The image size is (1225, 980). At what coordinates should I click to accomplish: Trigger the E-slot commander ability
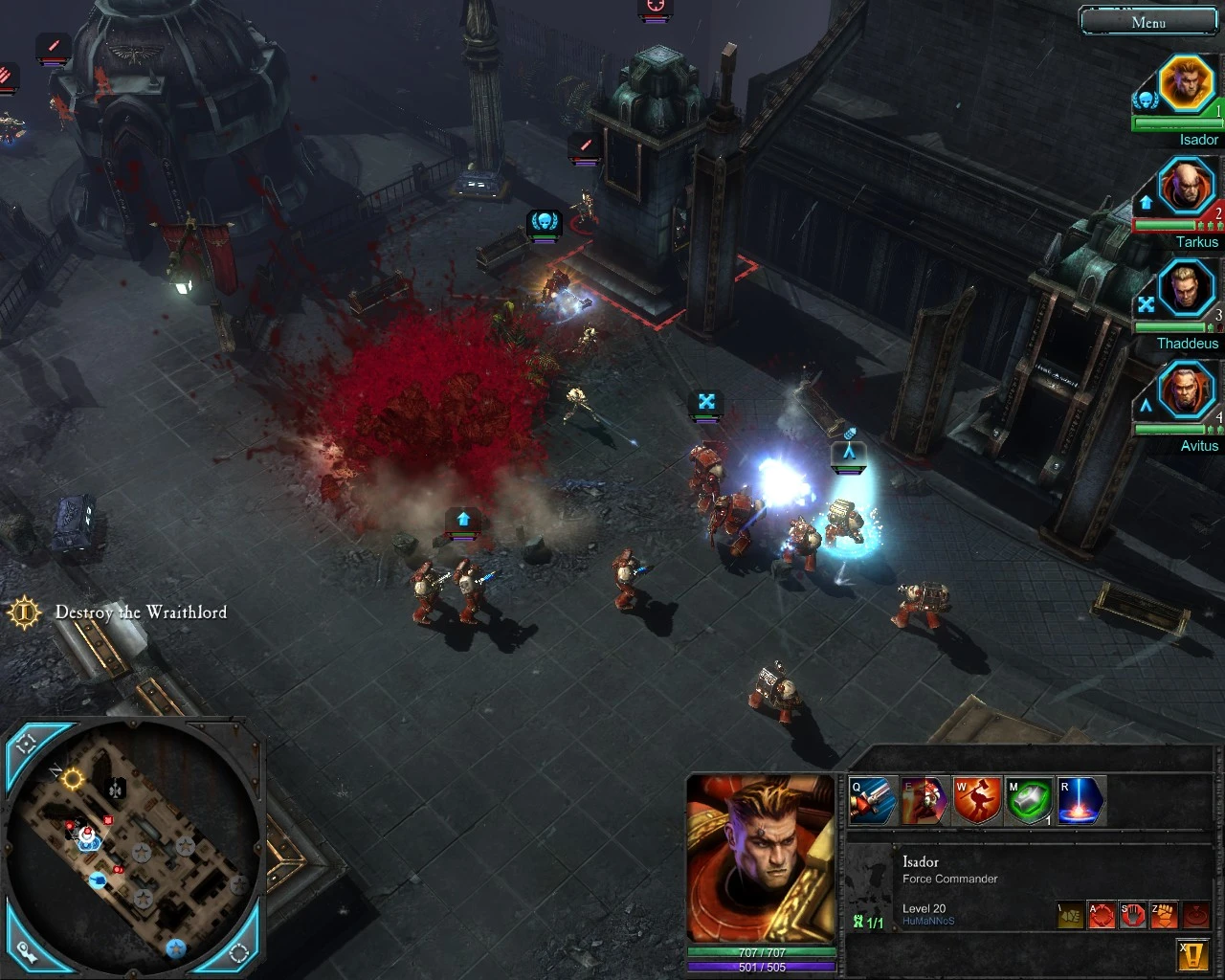click(x=924, y=801)
